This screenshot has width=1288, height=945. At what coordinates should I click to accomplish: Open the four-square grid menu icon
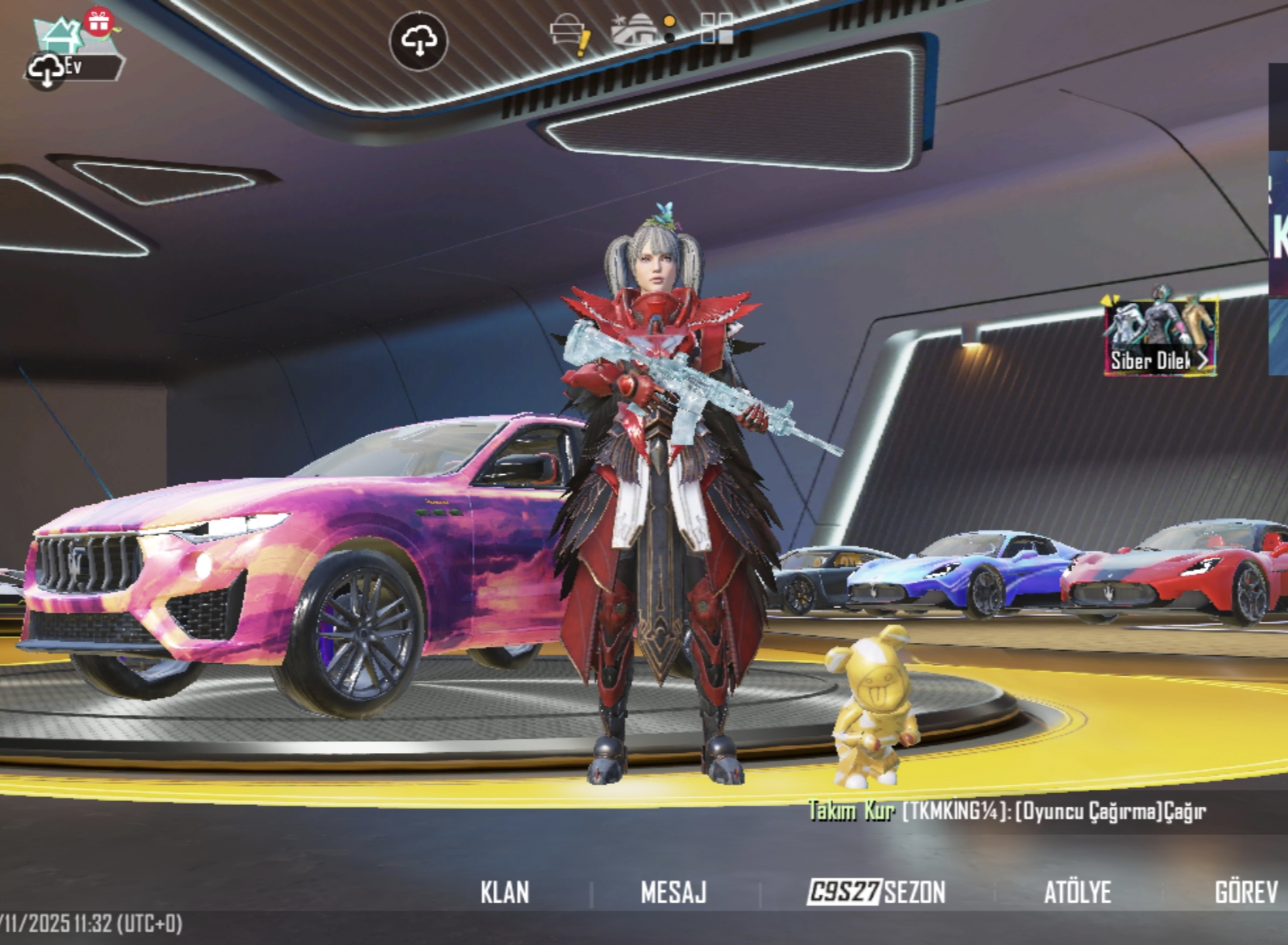[716, 30]
